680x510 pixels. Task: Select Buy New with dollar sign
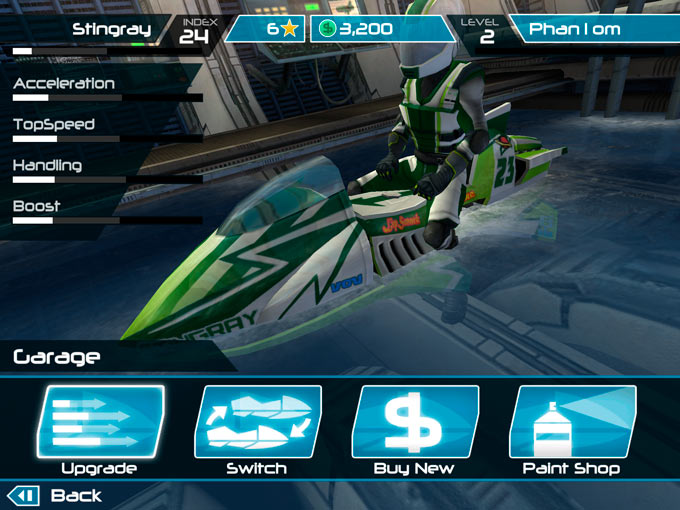pyautogui.click(x=414, y=423)
